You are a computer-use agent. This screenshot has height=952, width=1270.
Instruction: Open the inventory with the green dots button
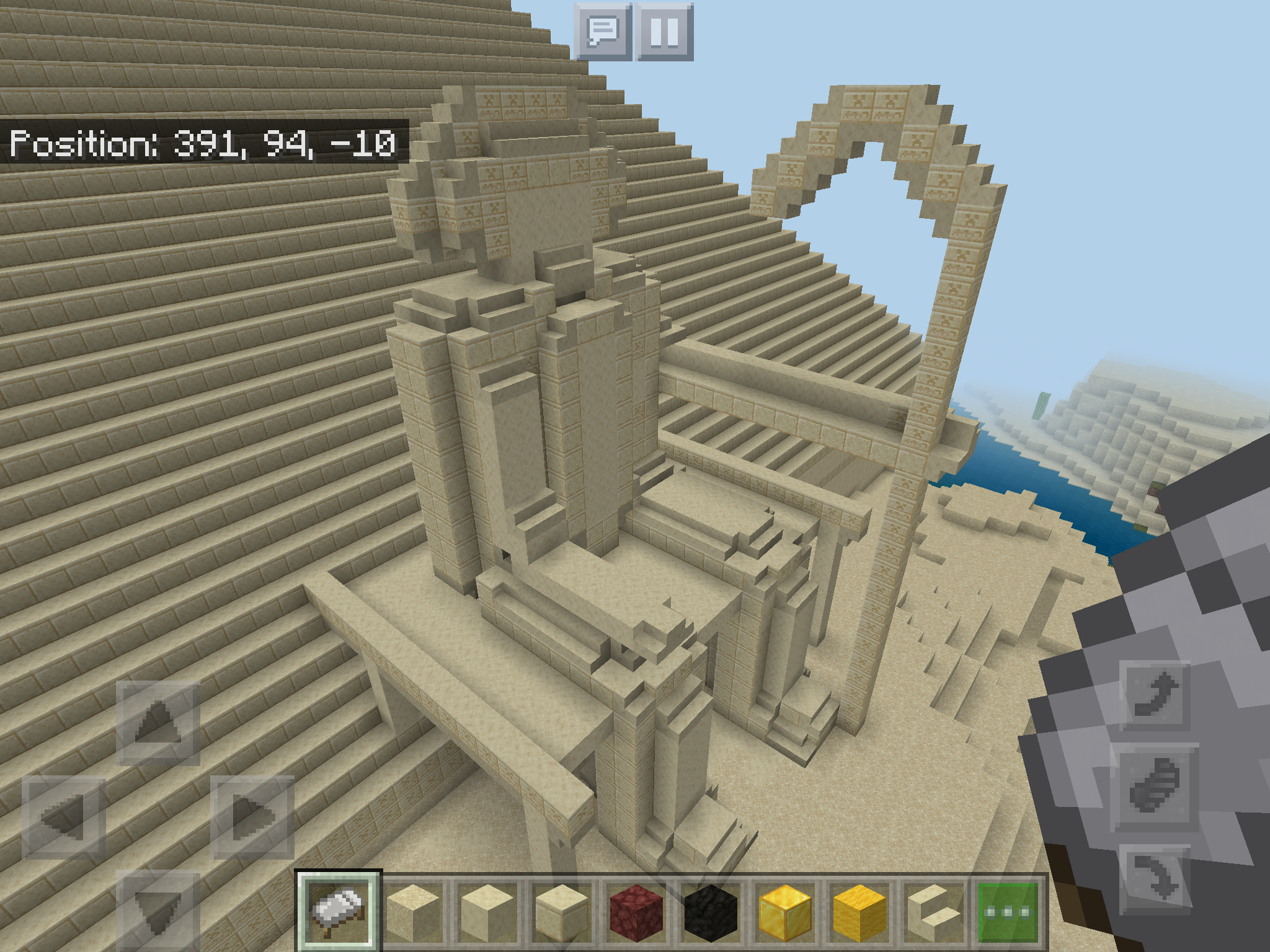pos(1008,911)
